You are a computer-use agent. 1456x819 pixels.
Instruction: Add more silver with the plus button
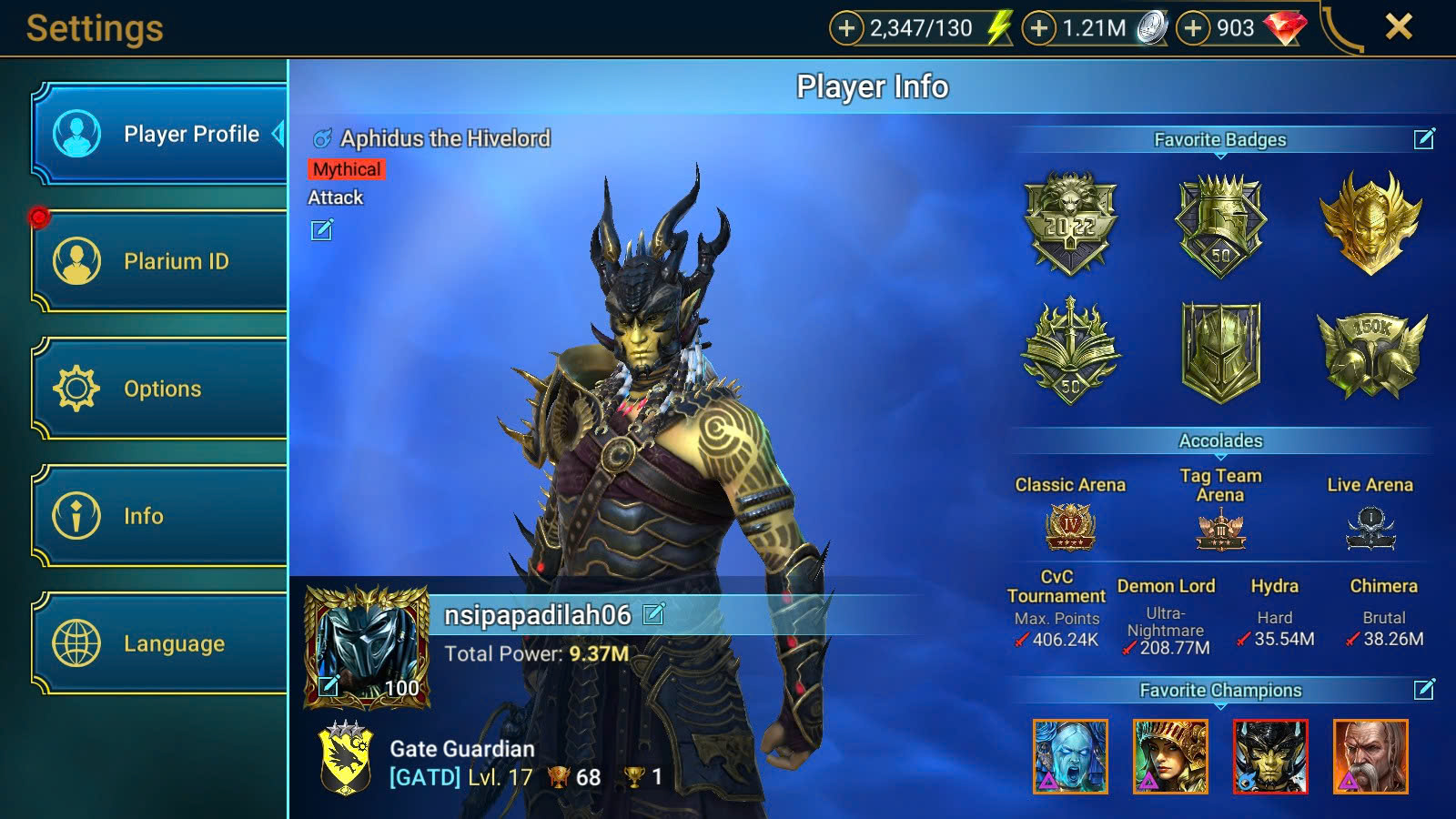(1038, 28)
